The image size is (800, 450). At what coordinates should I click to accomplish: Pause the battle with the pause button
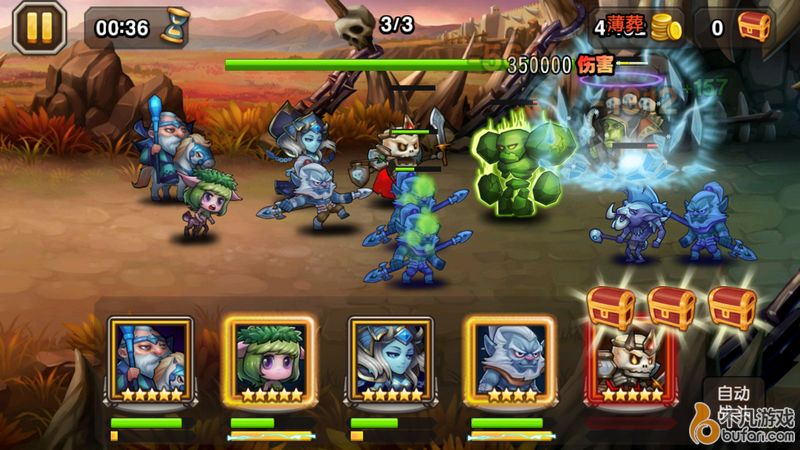coord(38,27)
